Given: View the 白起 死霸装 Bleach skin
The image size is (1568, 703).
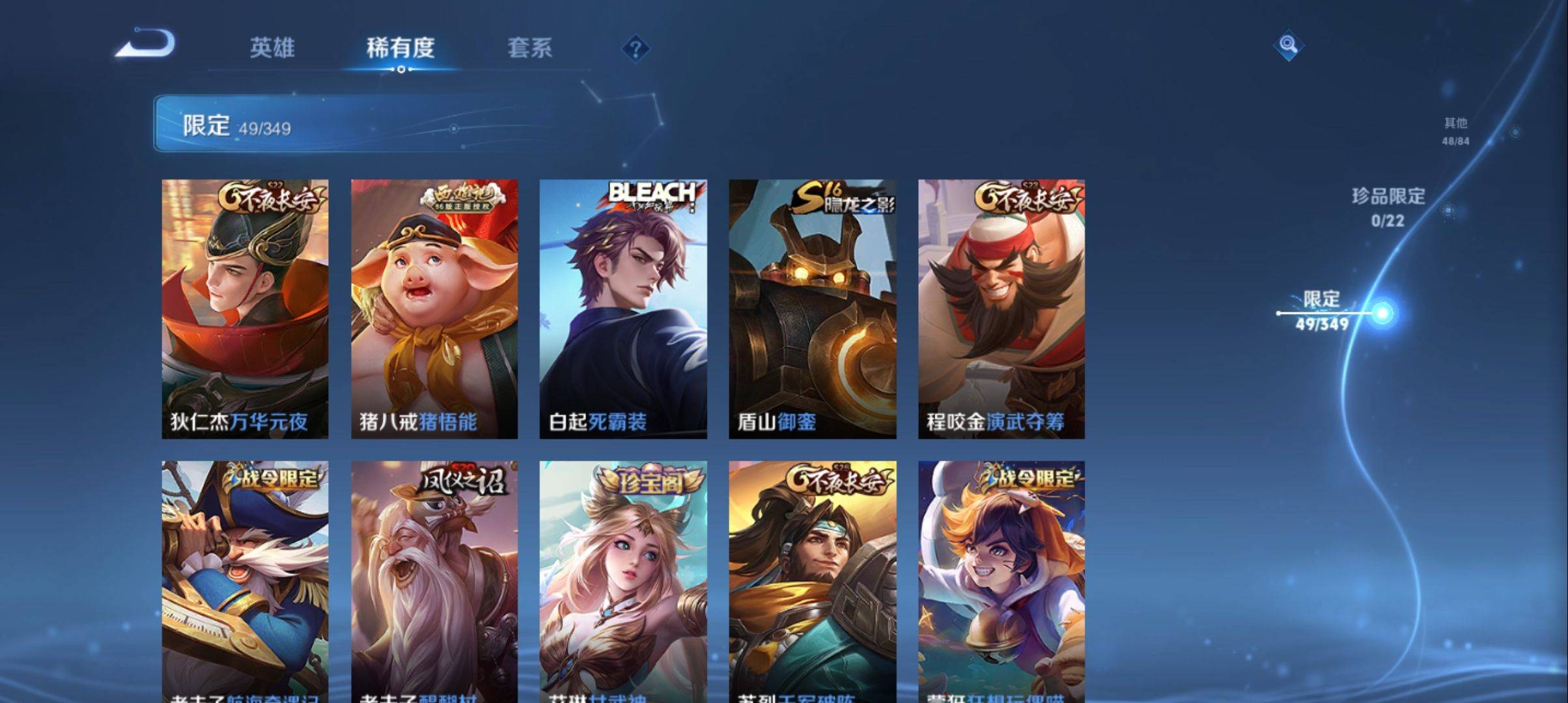Looking at the screenshot, I should coord(623,309).
